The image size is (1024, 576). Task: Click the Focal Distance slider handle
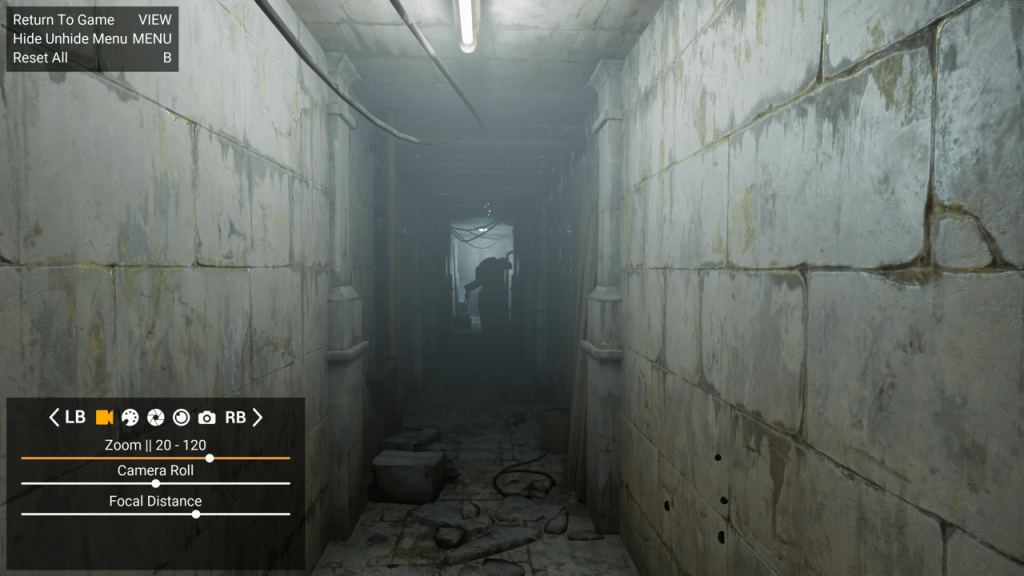pyautogui.click(x=196, y=514)
